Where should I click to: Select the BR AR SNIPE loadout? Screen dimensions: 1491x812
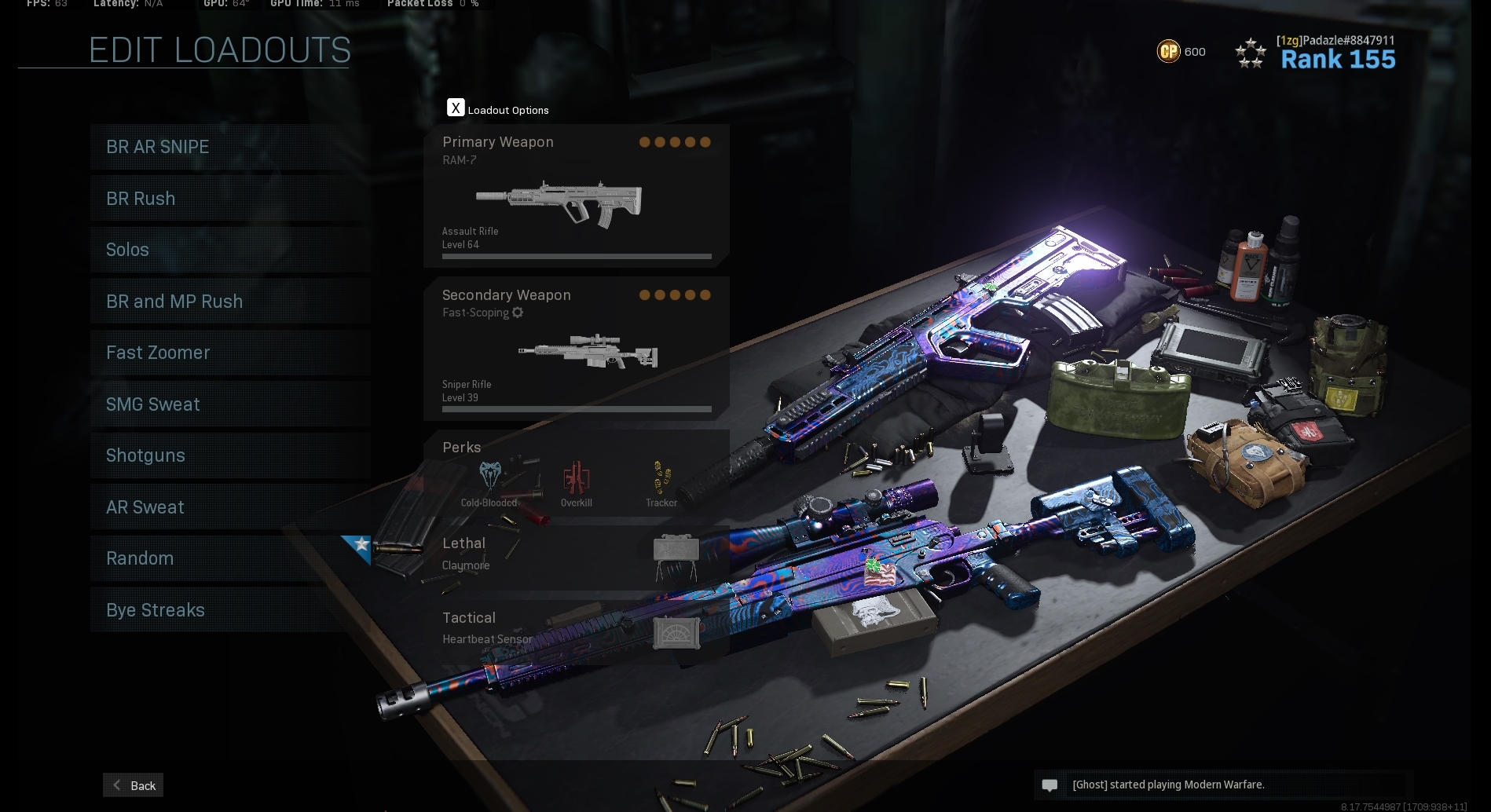click(229, 147)
